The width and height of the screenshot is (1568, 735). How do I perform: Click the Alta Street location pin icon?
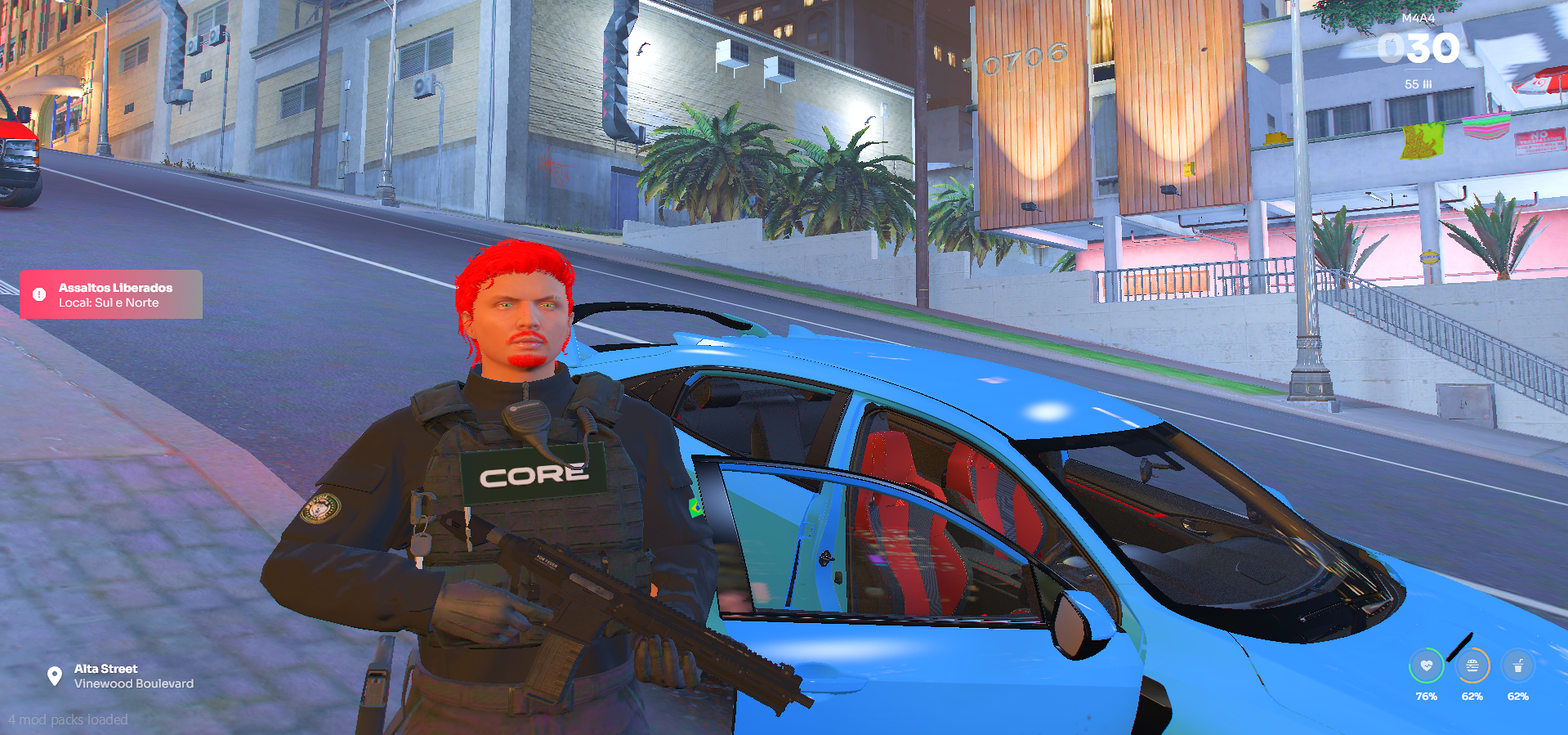tap(55, 676)
